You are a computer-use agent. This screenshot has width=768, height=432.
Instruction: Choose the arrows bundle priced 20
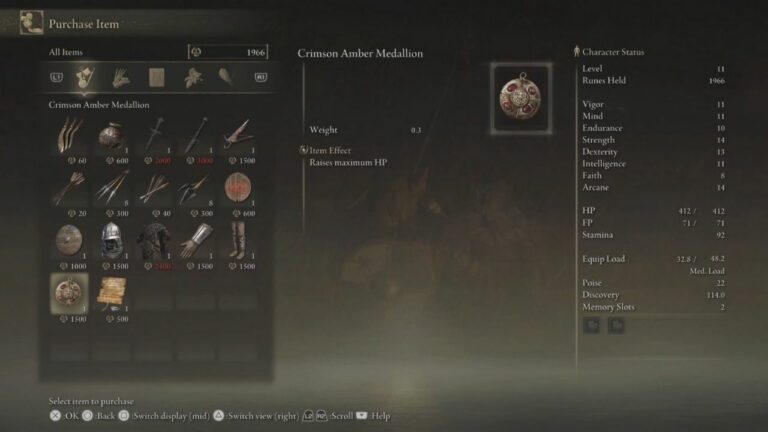pos(69,188)
